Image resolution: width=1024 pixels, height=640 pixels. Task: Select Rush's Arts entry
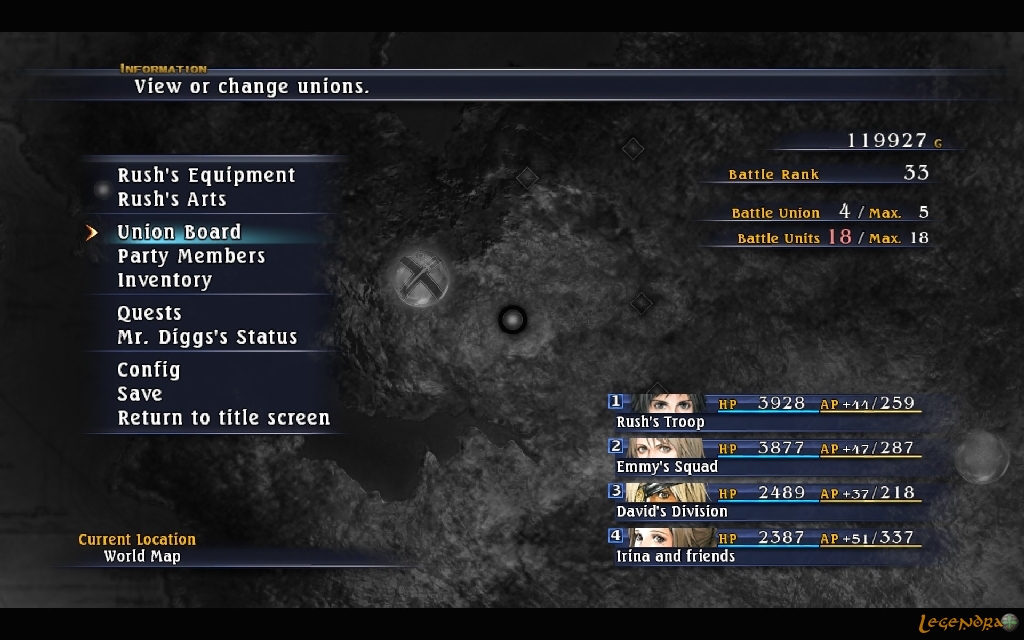[x=172, y=200]
